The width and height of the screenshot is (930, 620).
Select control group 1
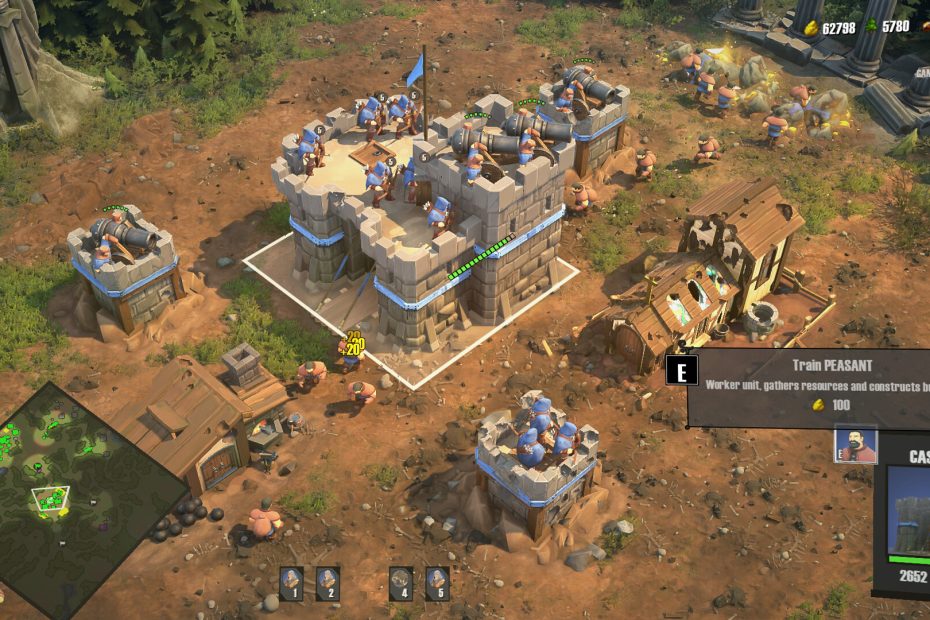[291, 582]
